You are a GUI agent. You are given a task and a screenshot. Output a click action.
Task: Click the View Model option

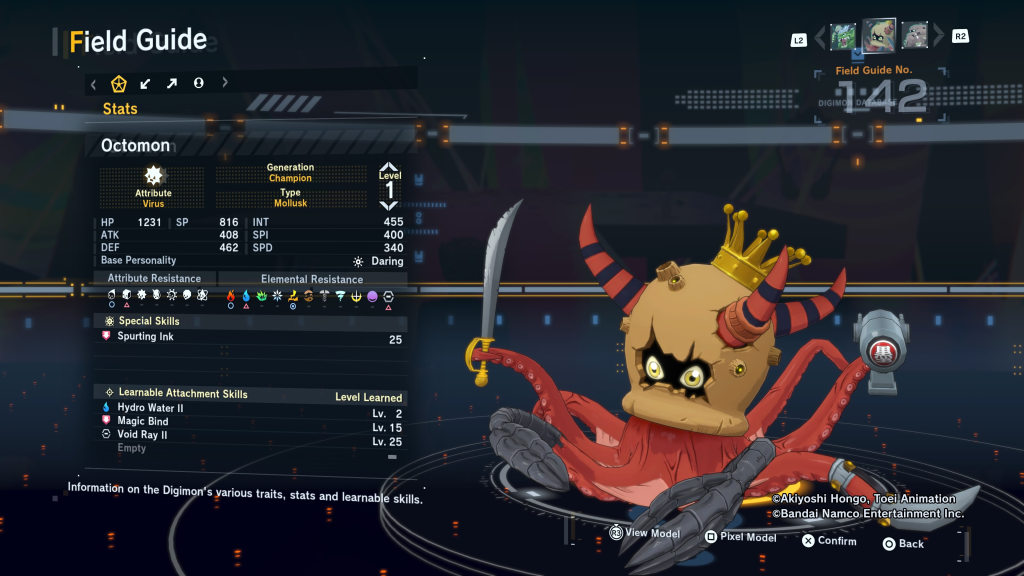(645, 534)
